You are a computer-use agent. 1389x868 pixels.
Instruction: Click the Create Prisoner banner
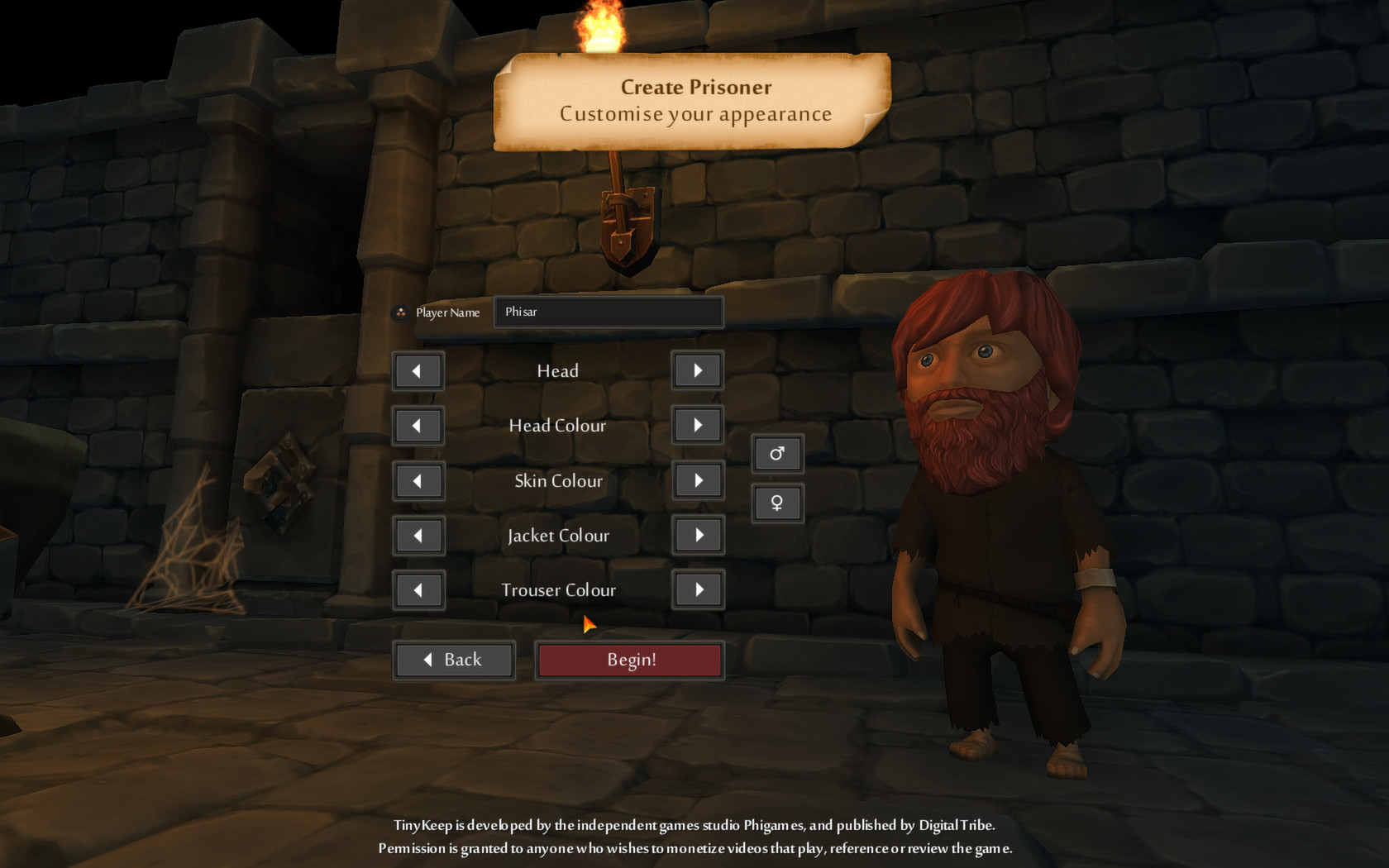(x=694, y=99)
